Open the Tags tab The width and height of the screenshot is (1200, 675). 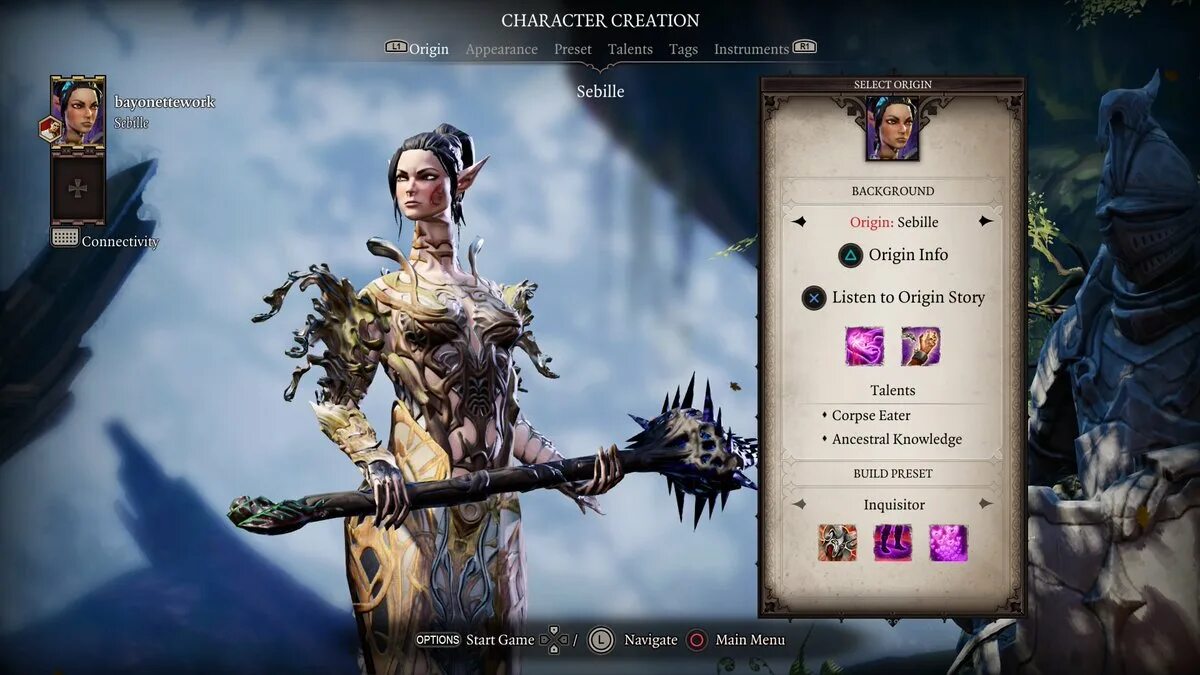click(683, 49)
